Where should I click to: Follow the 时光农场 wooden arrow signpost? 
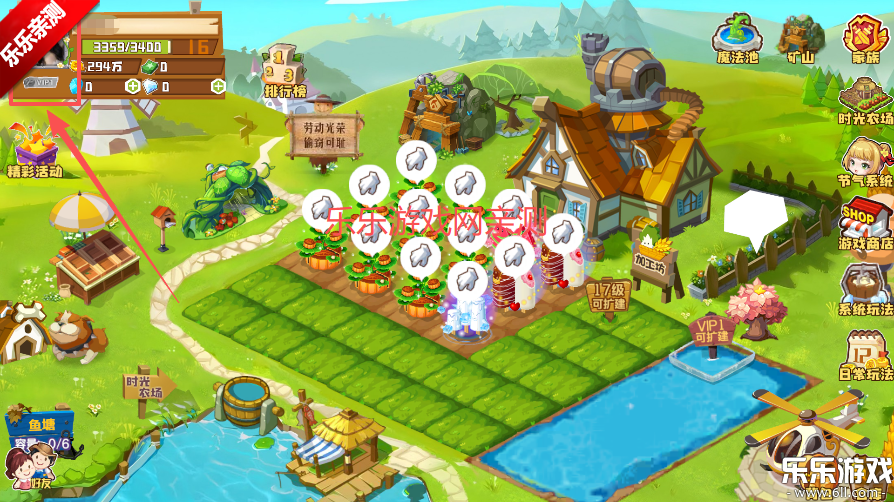click(x=146, y=386)
